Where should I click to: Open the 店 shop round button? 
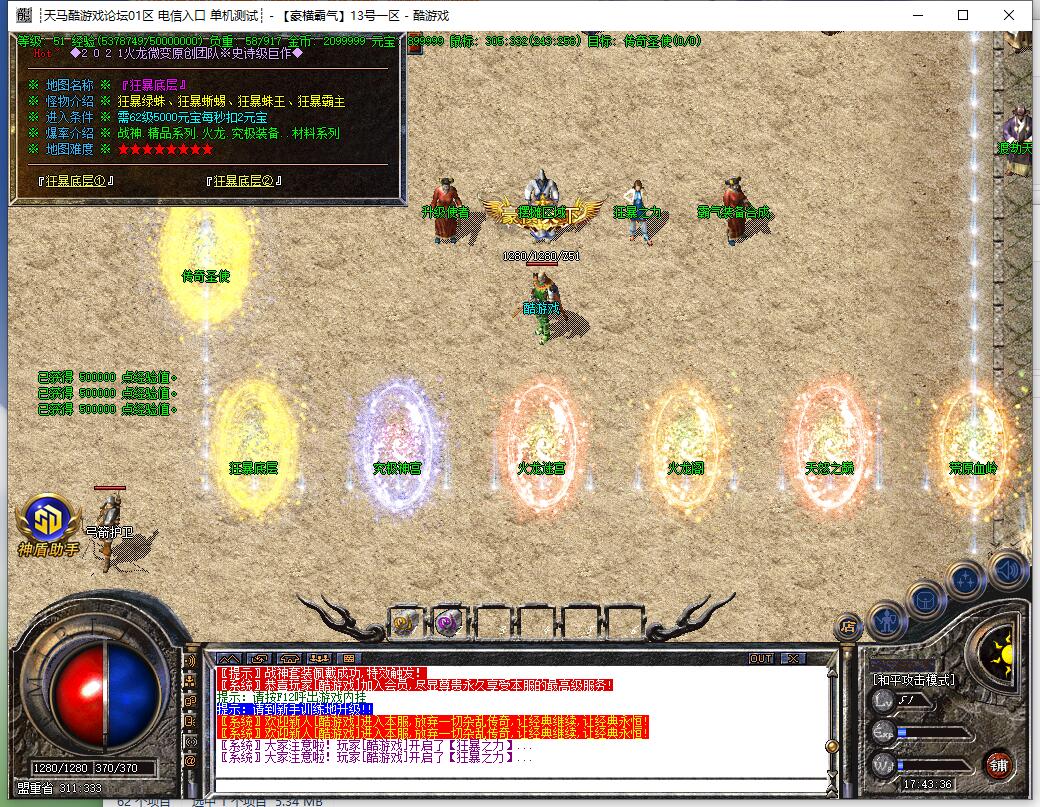point(847,627)
